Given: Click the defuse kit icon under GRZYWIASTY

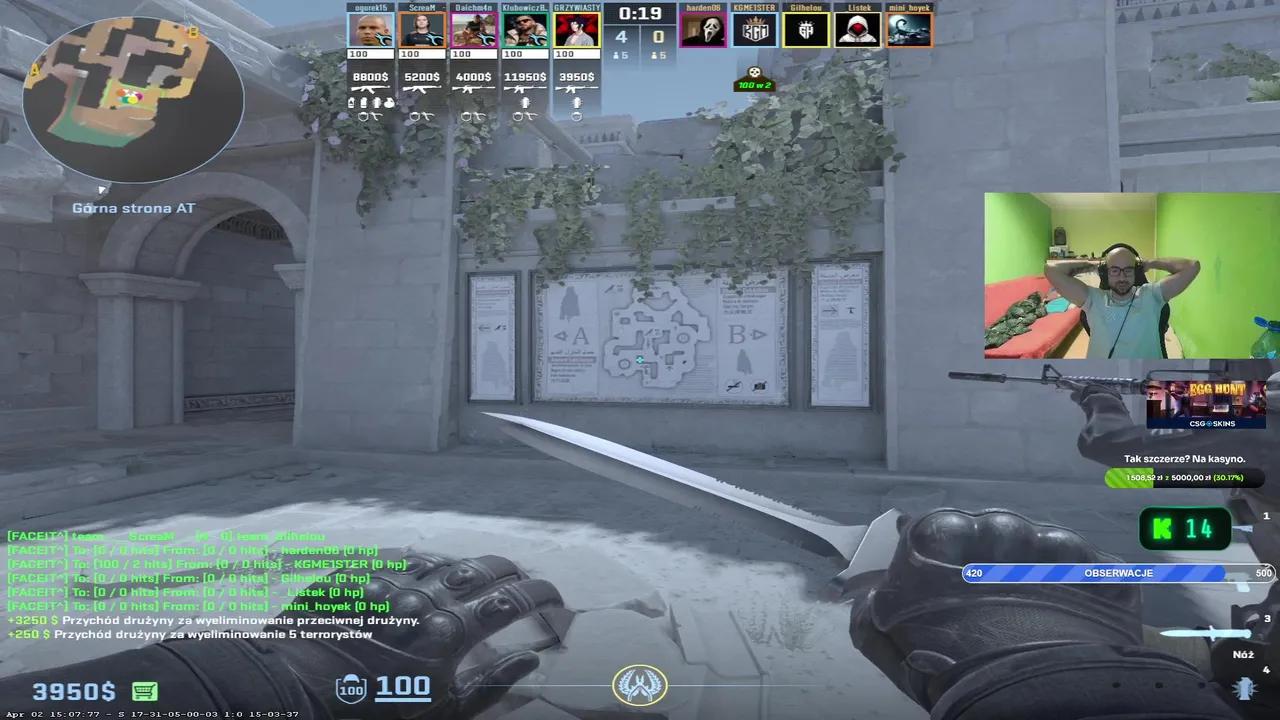Looking at the screenshot, I should point(577,116).
